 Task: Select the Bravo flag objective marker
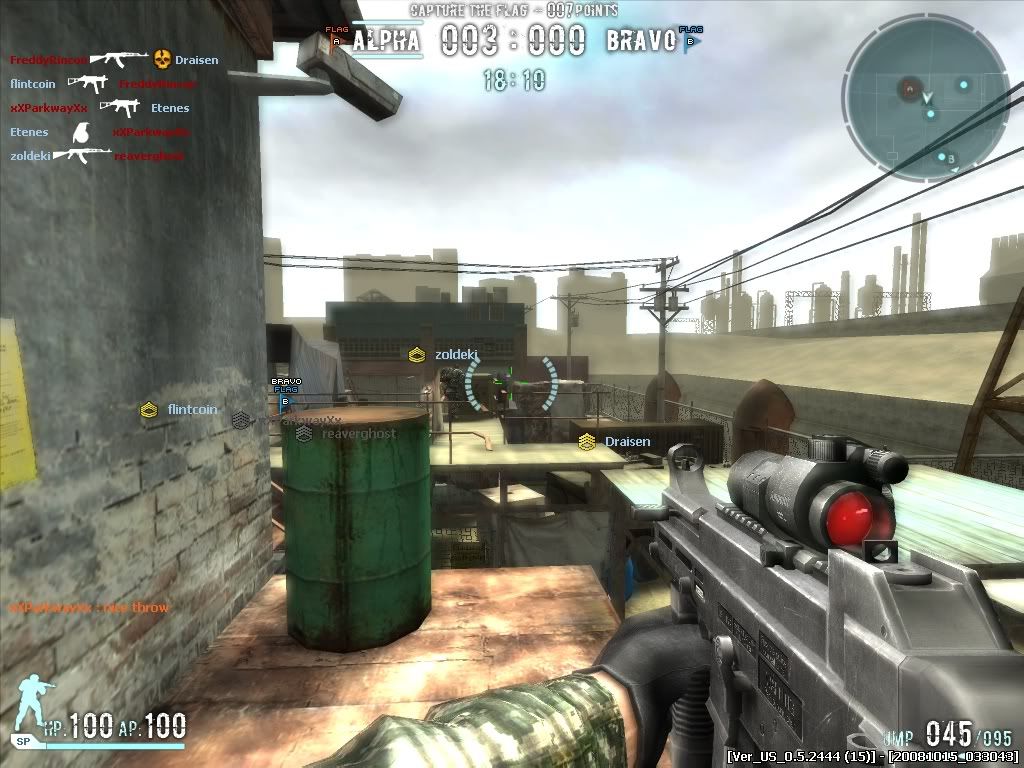click(x=286, y=393)
